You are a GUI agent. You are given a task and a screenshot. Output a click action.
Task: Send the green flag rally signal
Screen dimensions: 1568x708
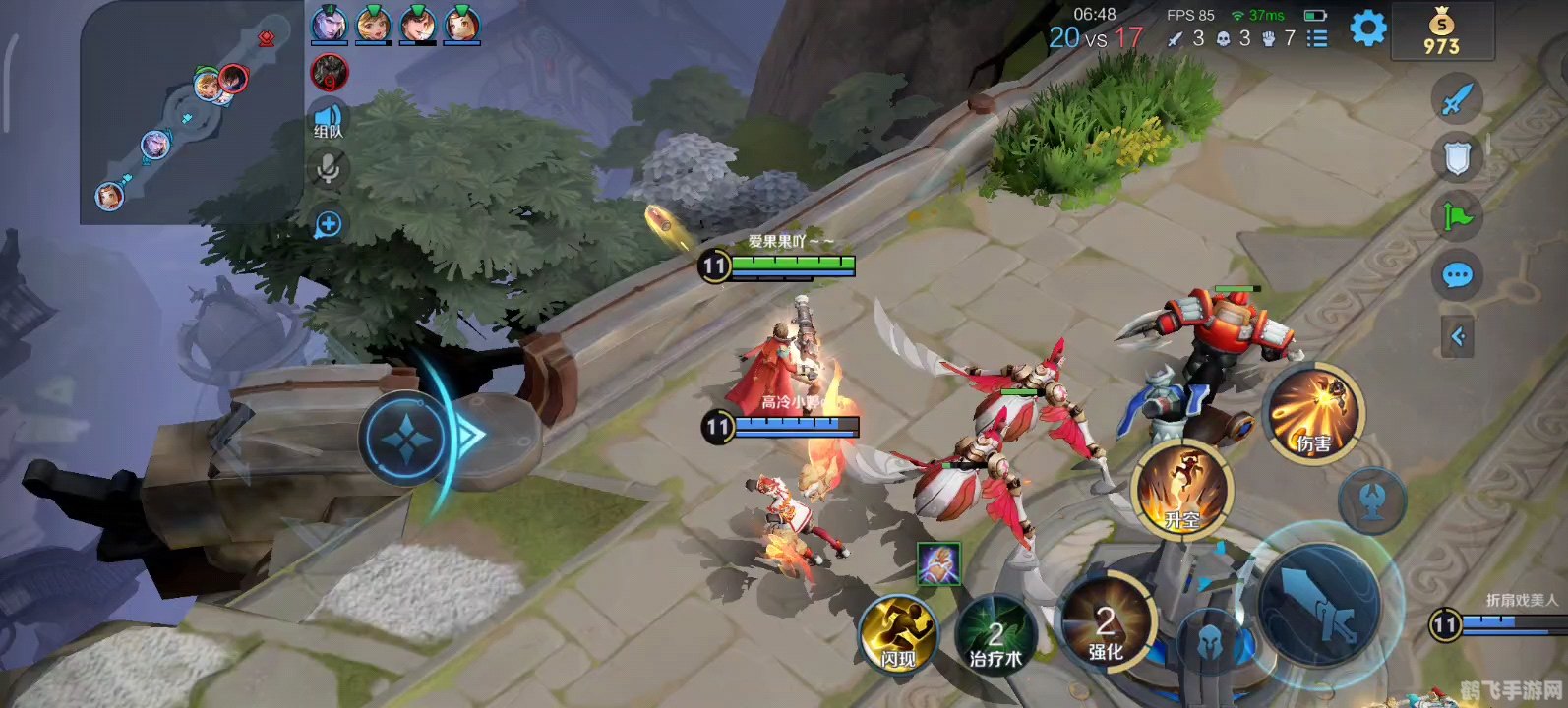point(1457,215)
